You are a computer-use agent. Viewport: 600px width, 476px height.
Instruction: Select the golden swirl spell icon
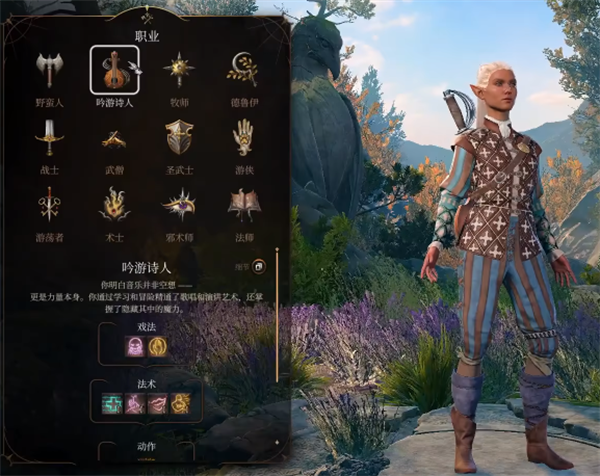[x=181, y=403]
